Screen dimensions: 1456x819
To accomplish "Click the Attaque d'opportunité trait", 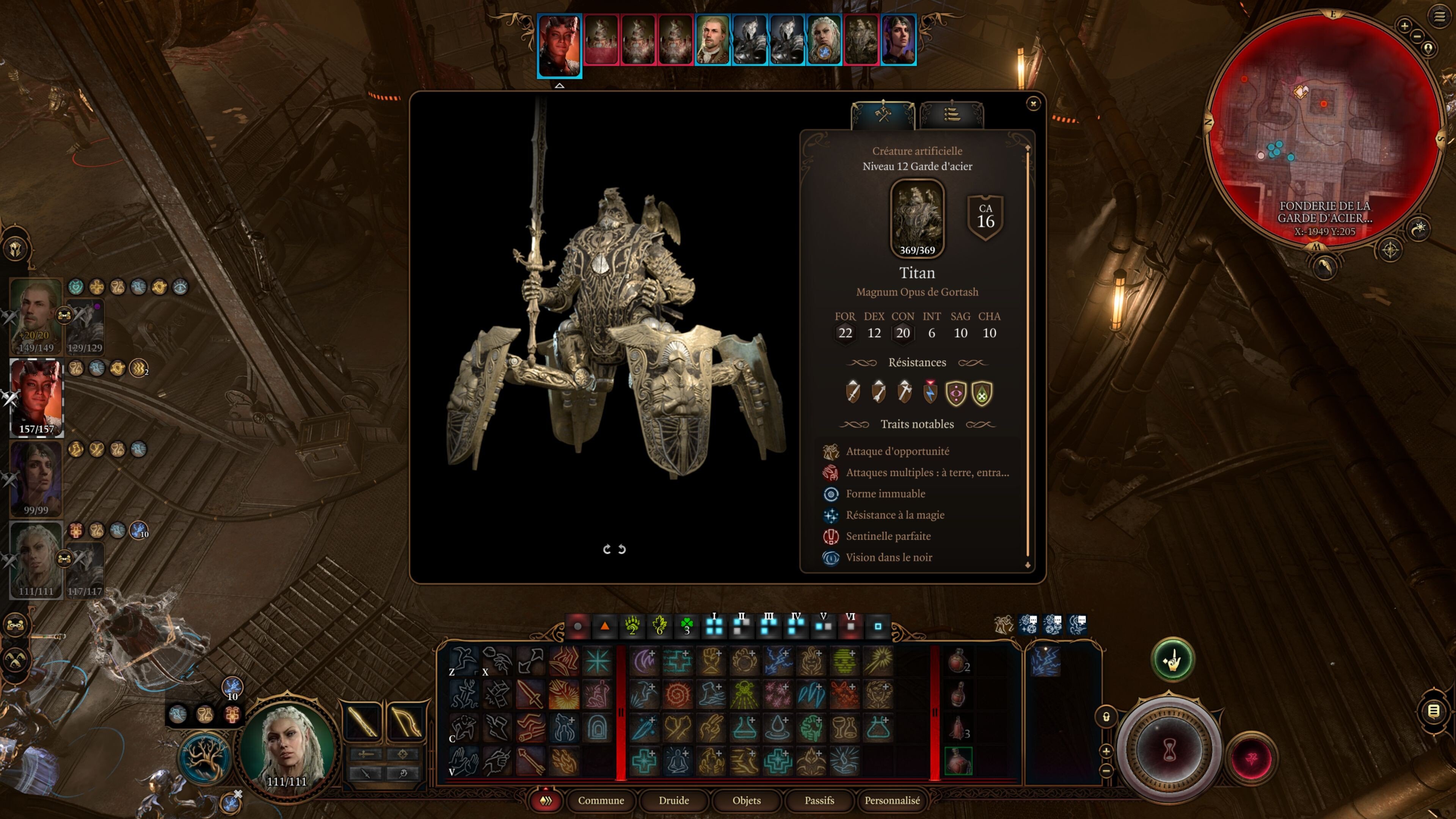I will 897,451.
